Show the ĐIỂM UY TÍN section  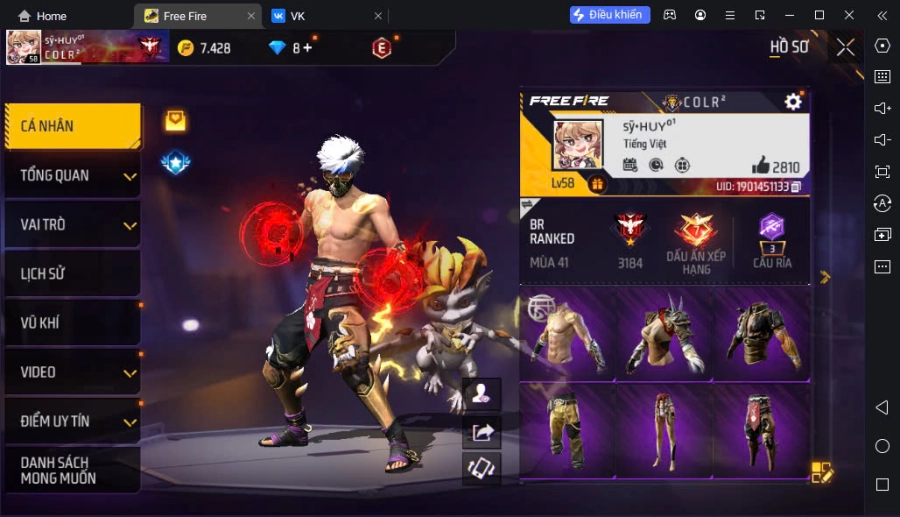tap(71, 421)
